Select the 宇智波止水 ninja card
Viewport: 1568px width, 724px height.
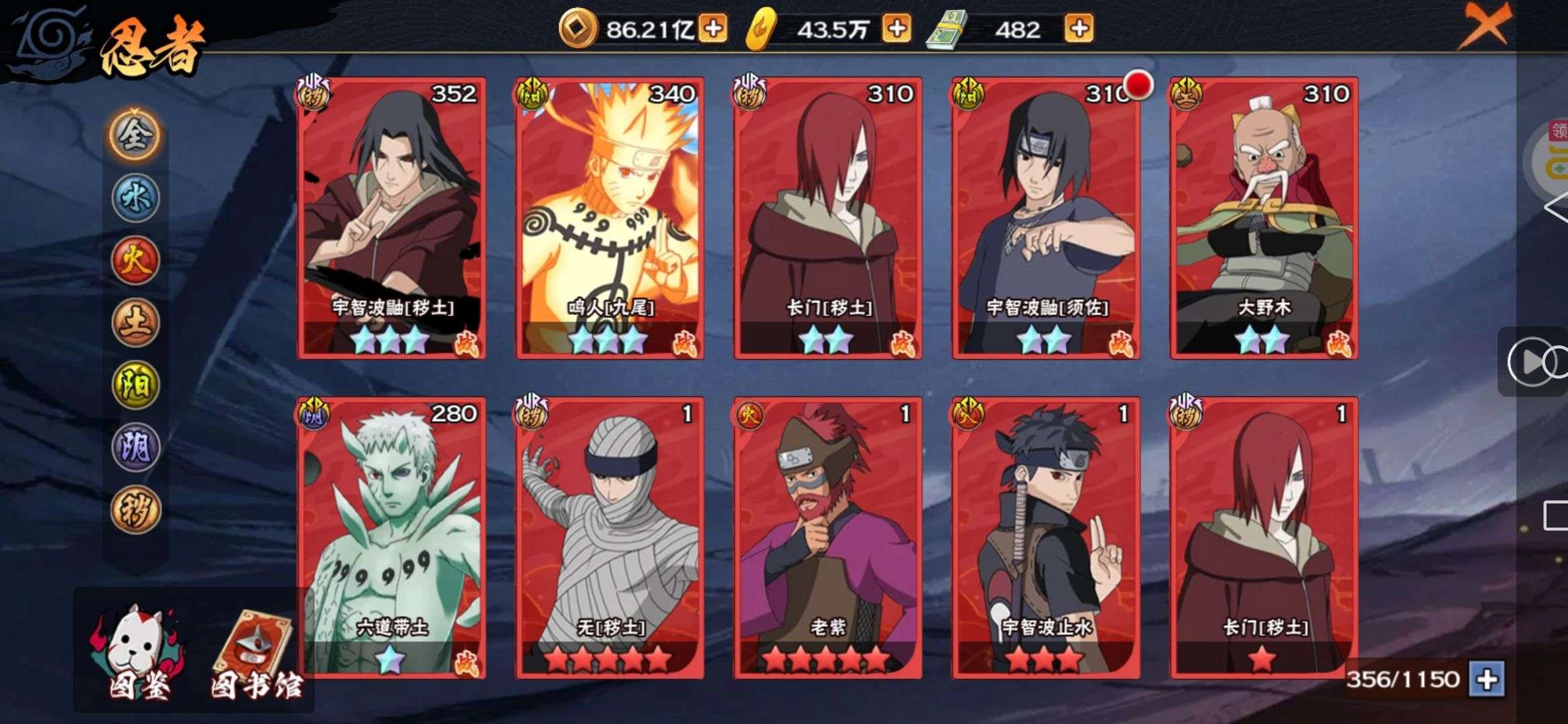coord(1046,538)
